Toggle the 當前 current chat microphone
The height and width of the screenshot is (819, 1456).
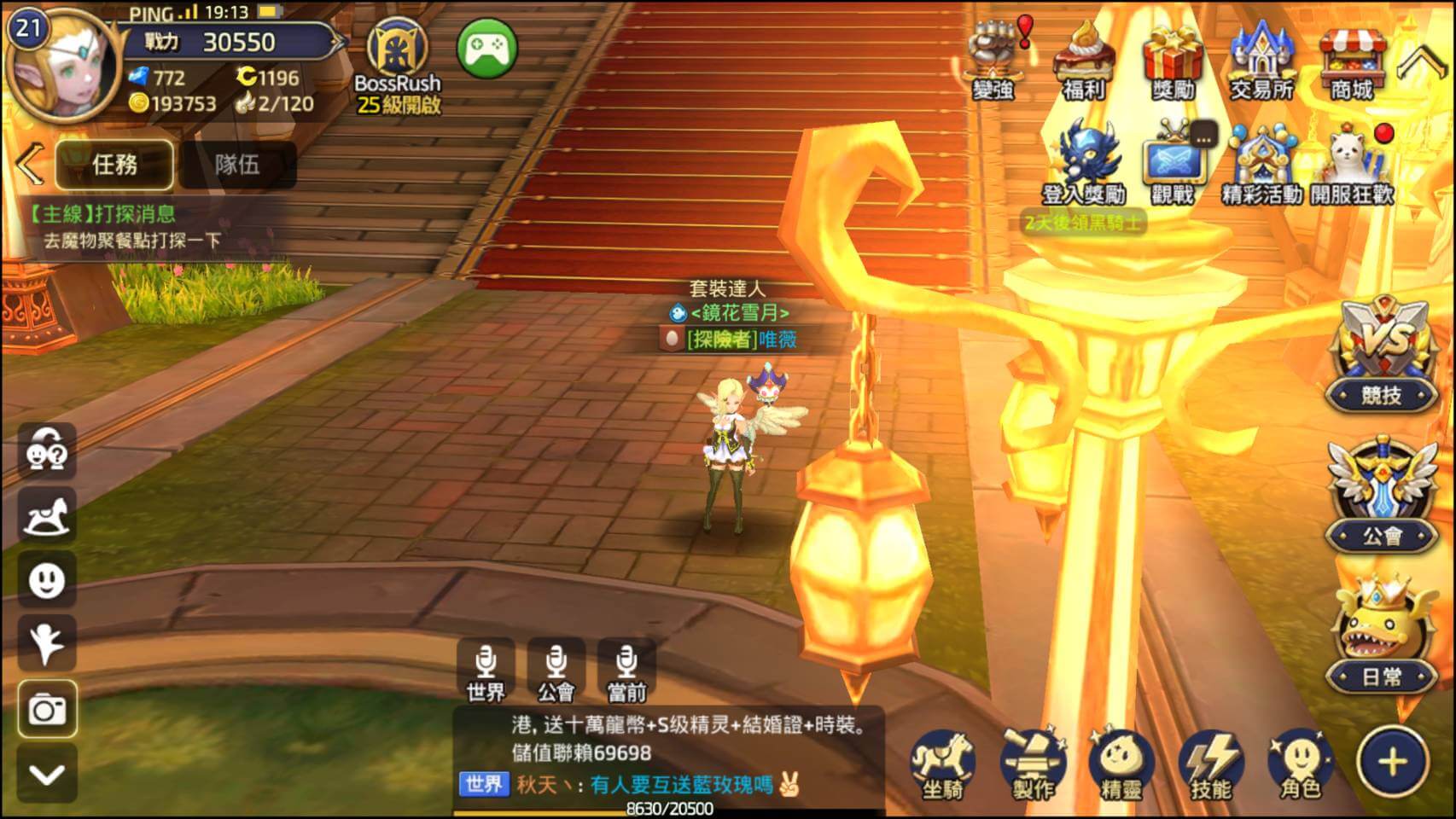click(630, 668)
